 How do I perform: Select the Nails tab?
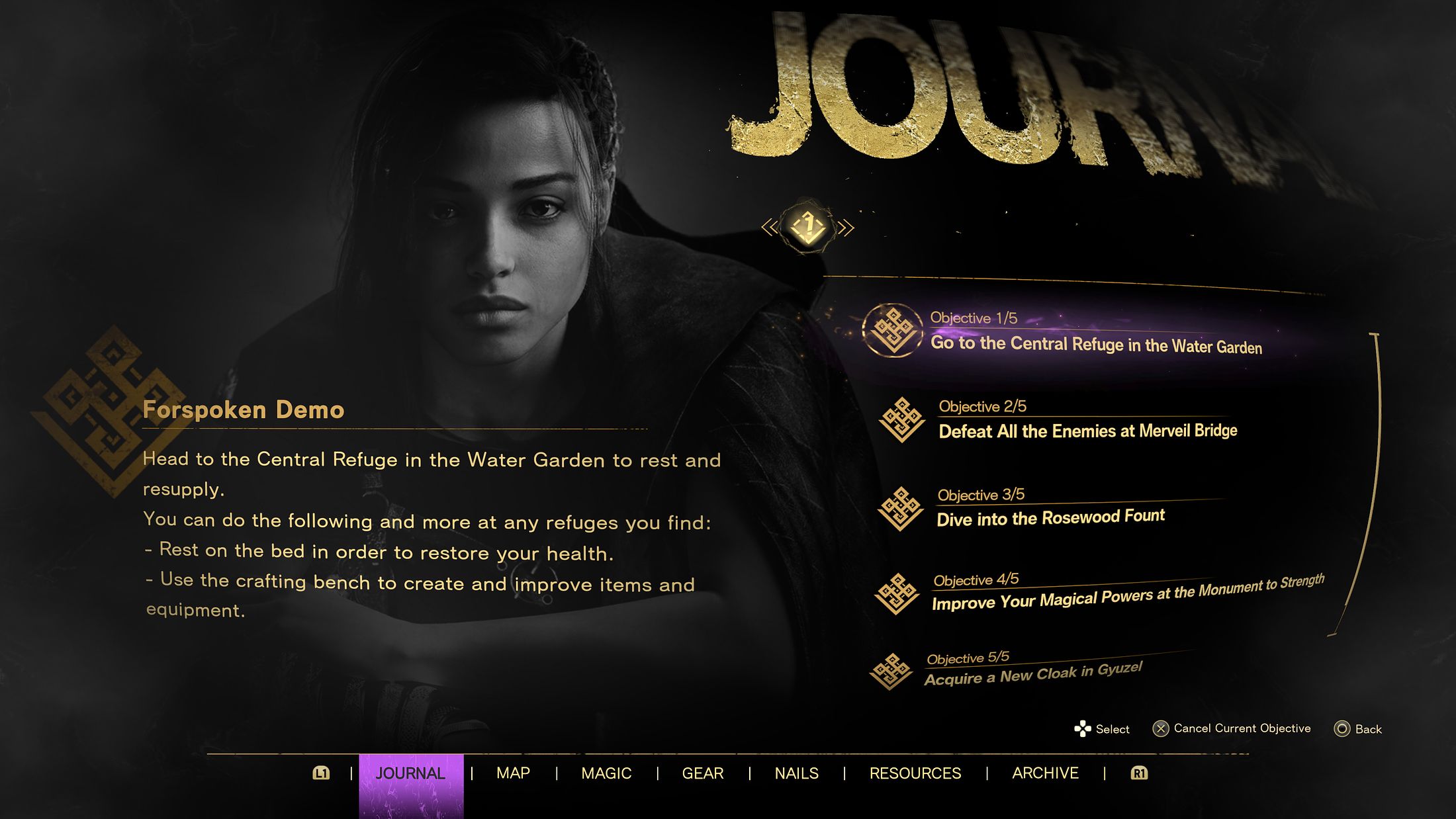(796, 773)
